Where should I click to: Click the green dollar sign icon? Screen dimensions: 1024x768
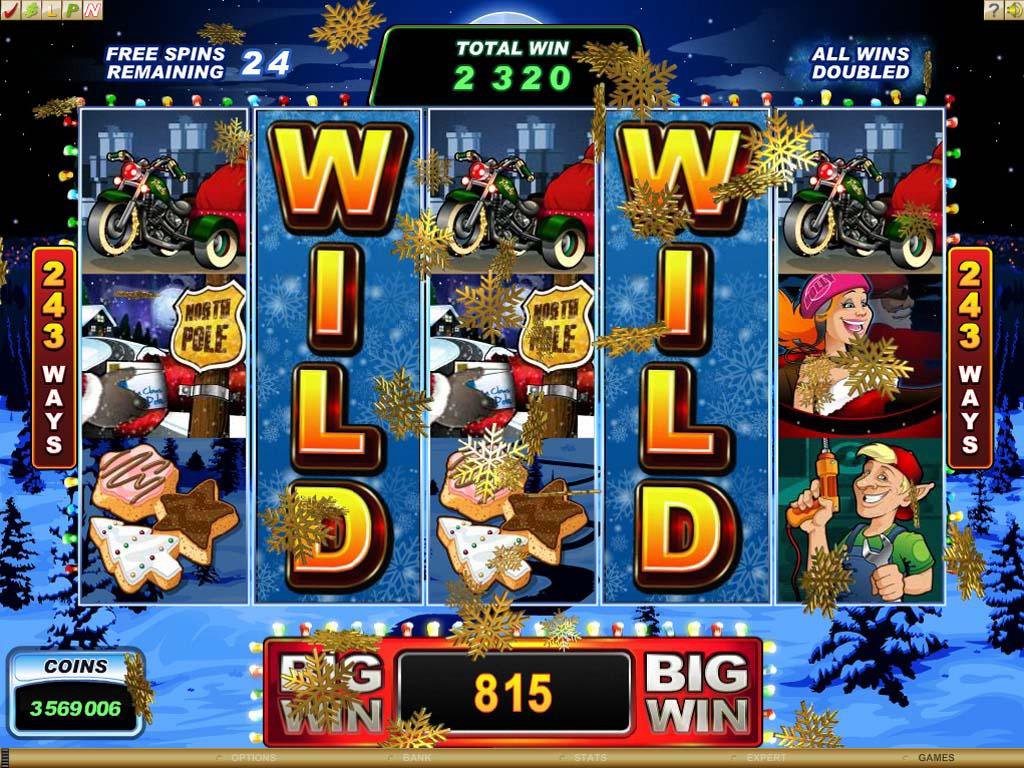click(x=32, y=10)
